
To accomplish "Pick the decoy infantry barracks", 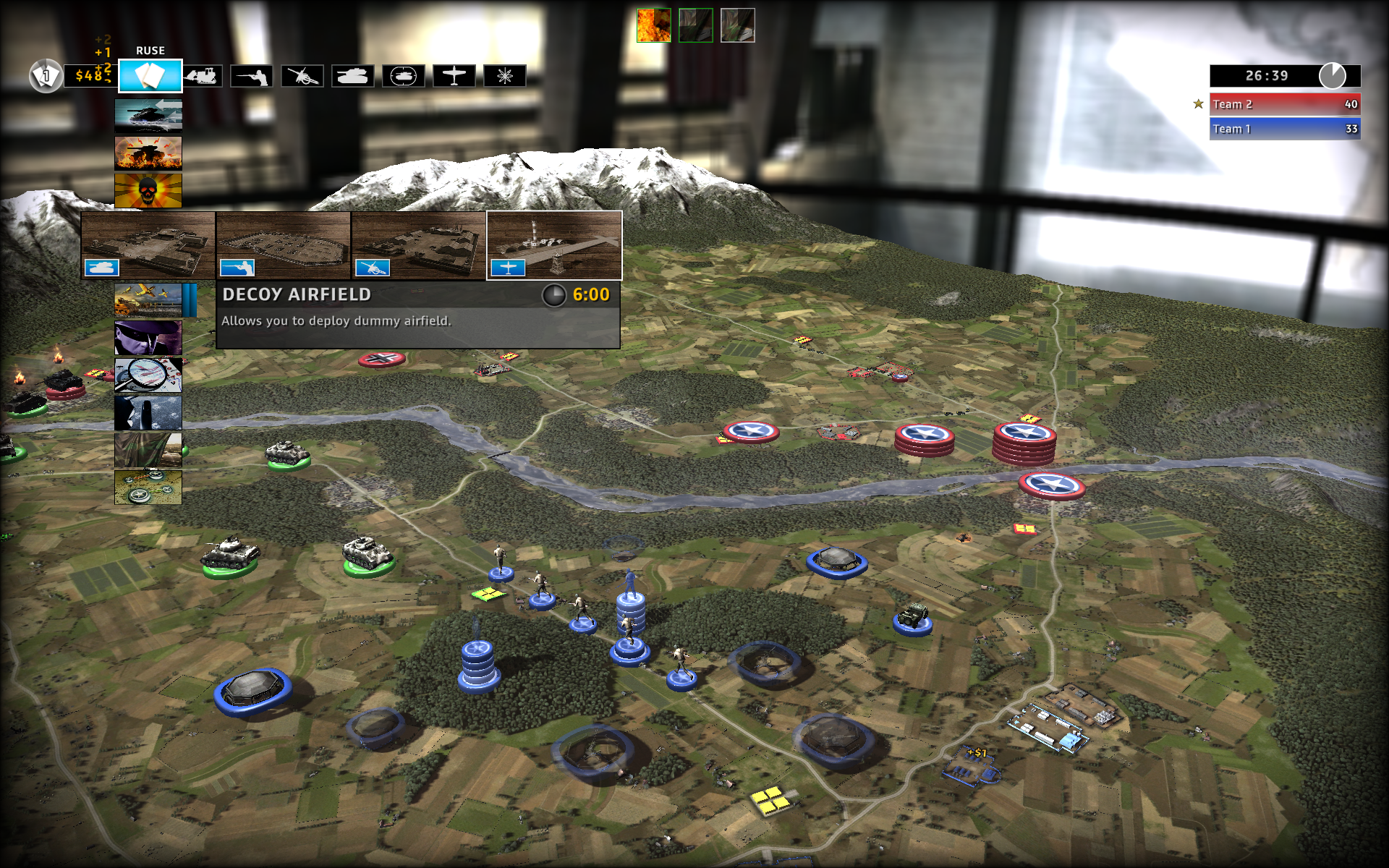I will [283, 245].
